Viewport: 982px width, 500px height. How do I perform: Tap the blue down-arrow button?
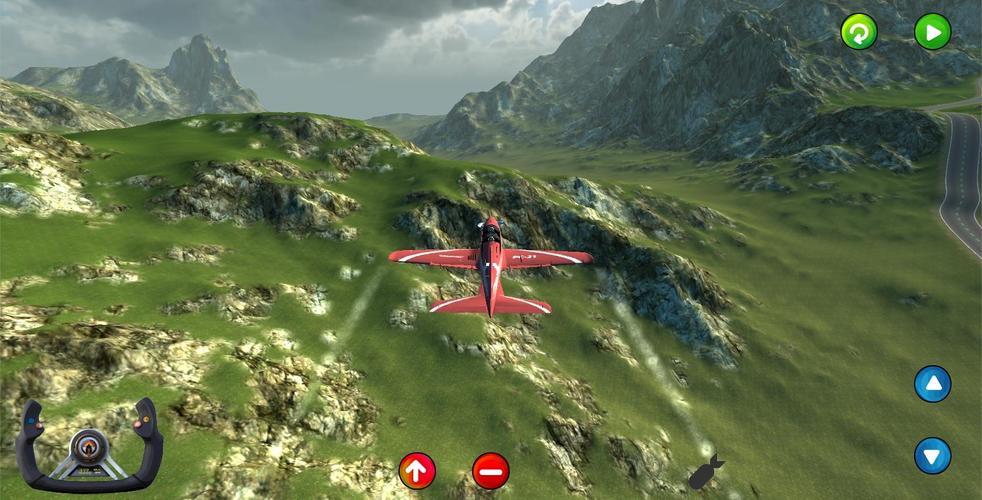click(x=932, y=456)
